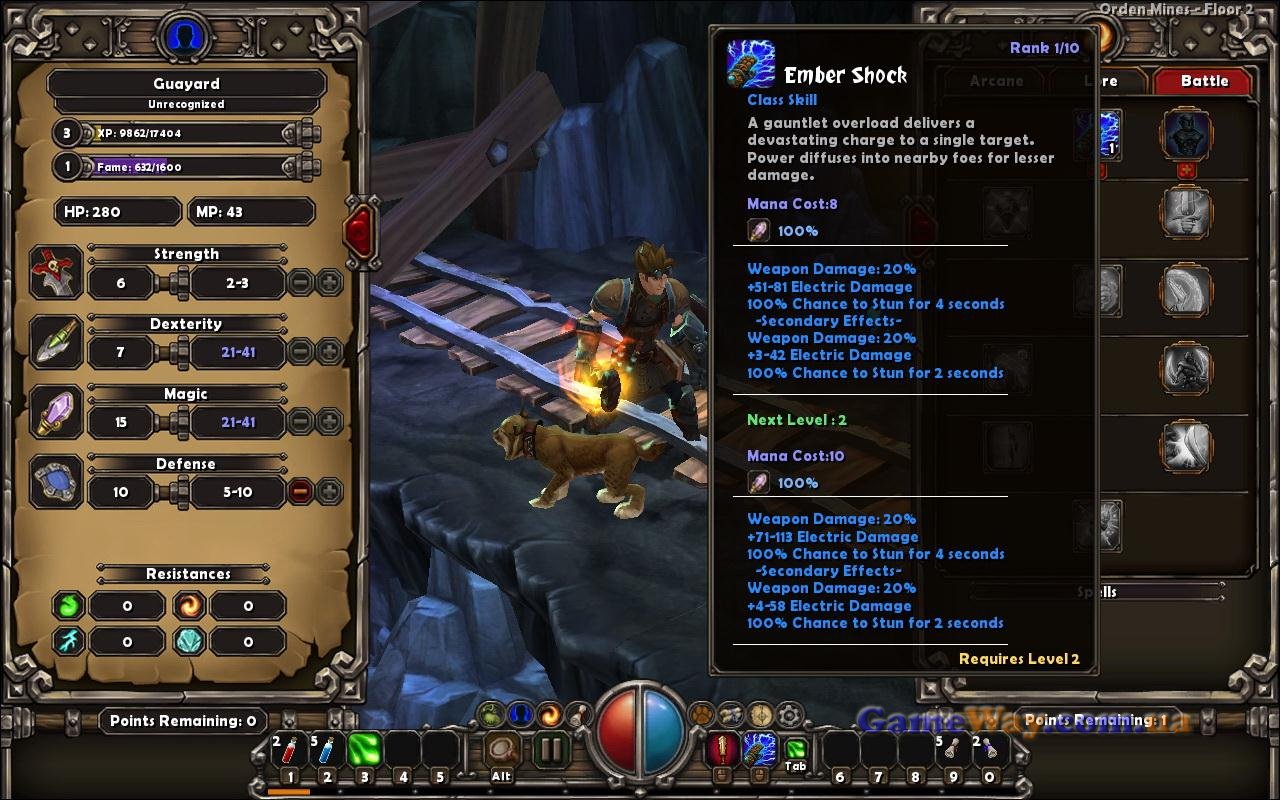Image resolution: width=1280 pixels, height=800 pixels.
Task: Remove a Defense point with the red minus
Action: [x=300, y=492]
